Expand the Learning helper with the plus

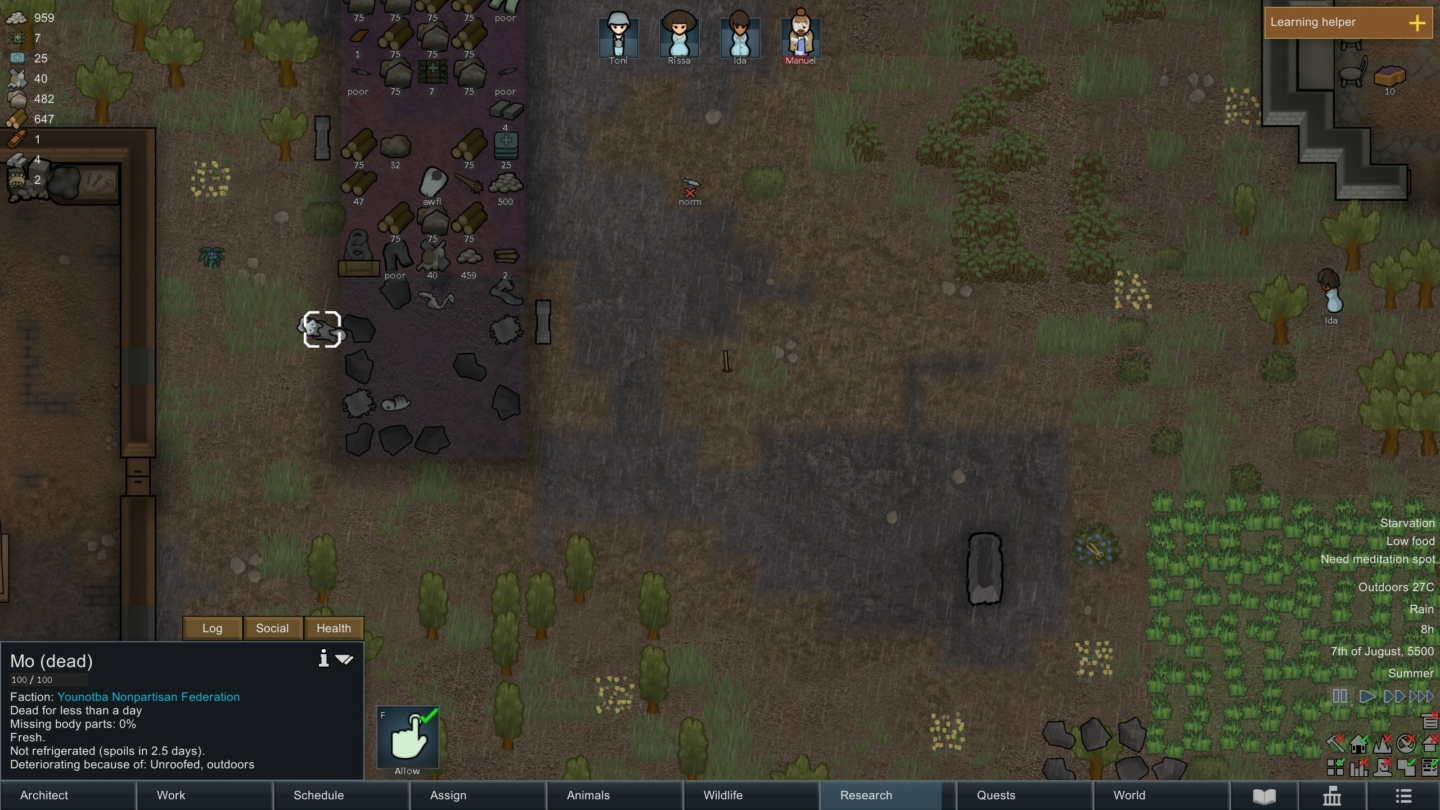[1418, 22]
